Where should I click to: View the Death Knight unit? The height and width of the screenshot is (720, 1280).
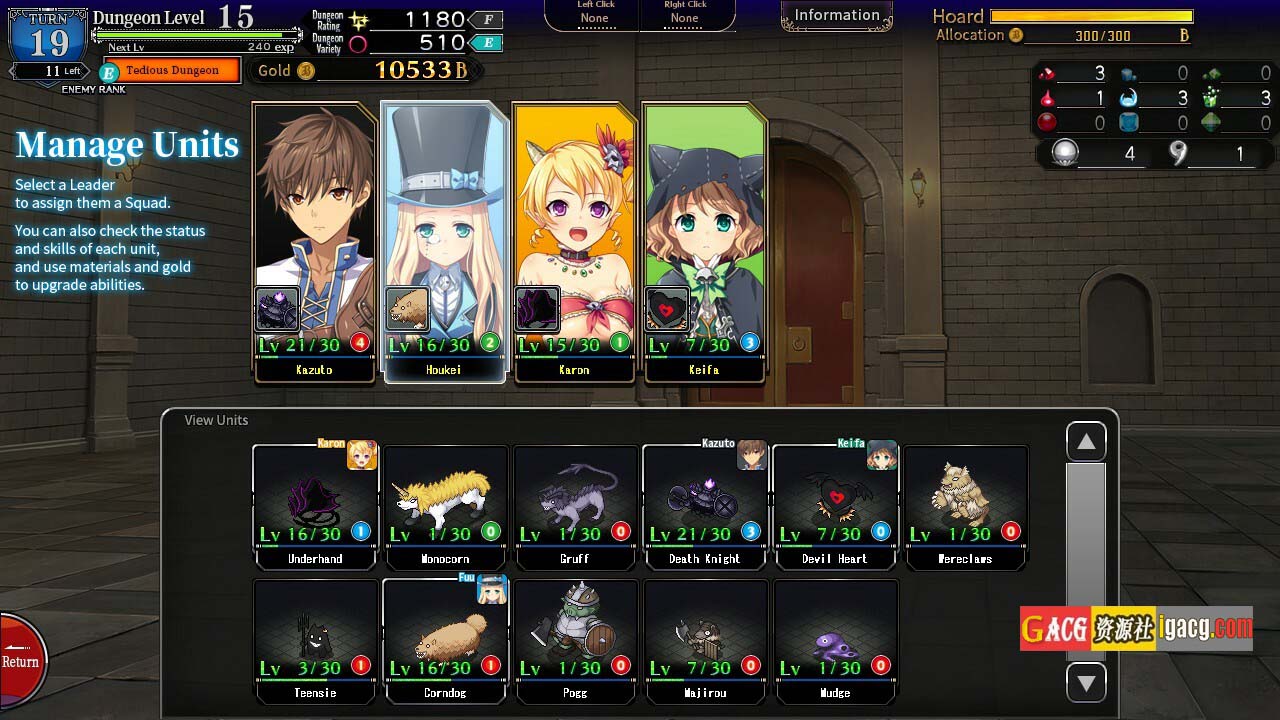click(705, 507)
